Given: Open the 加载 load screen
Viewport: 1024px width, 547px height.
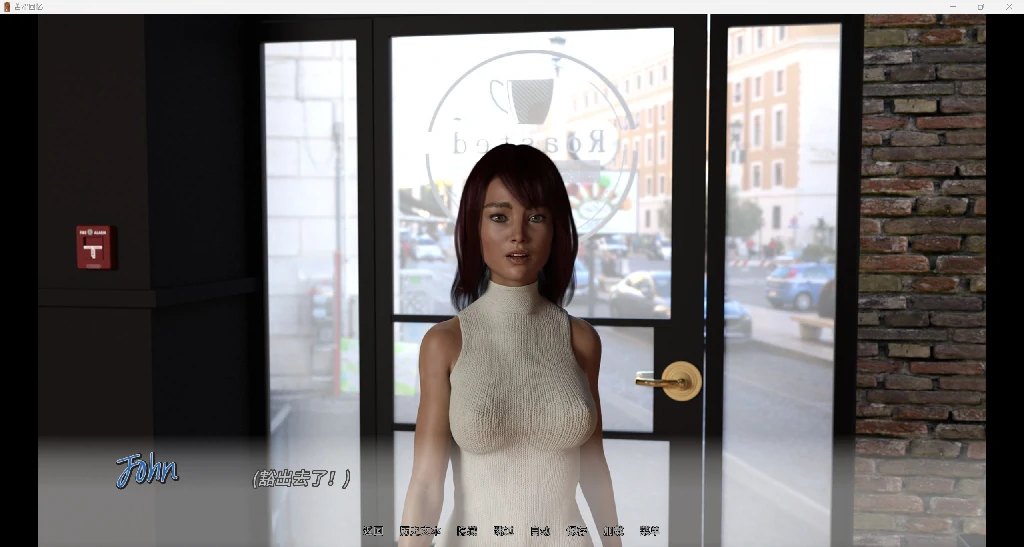Looking at the screenshot, I should point(613,531).
